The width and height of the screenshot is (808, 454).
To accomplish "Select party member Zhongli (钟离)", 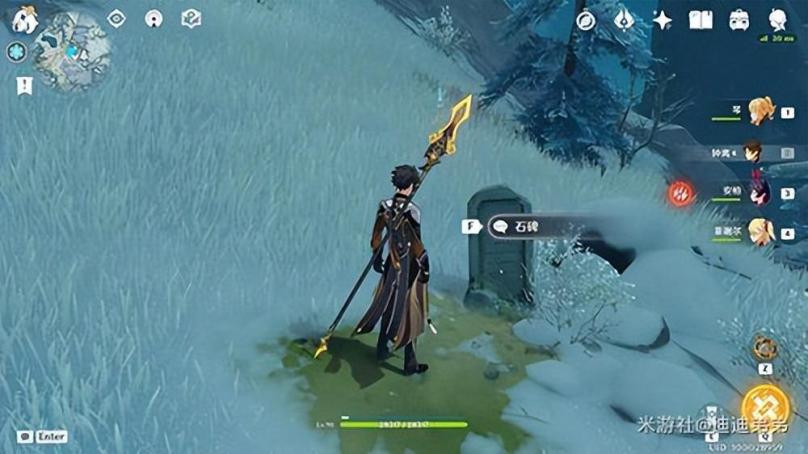I will (754, 152).
